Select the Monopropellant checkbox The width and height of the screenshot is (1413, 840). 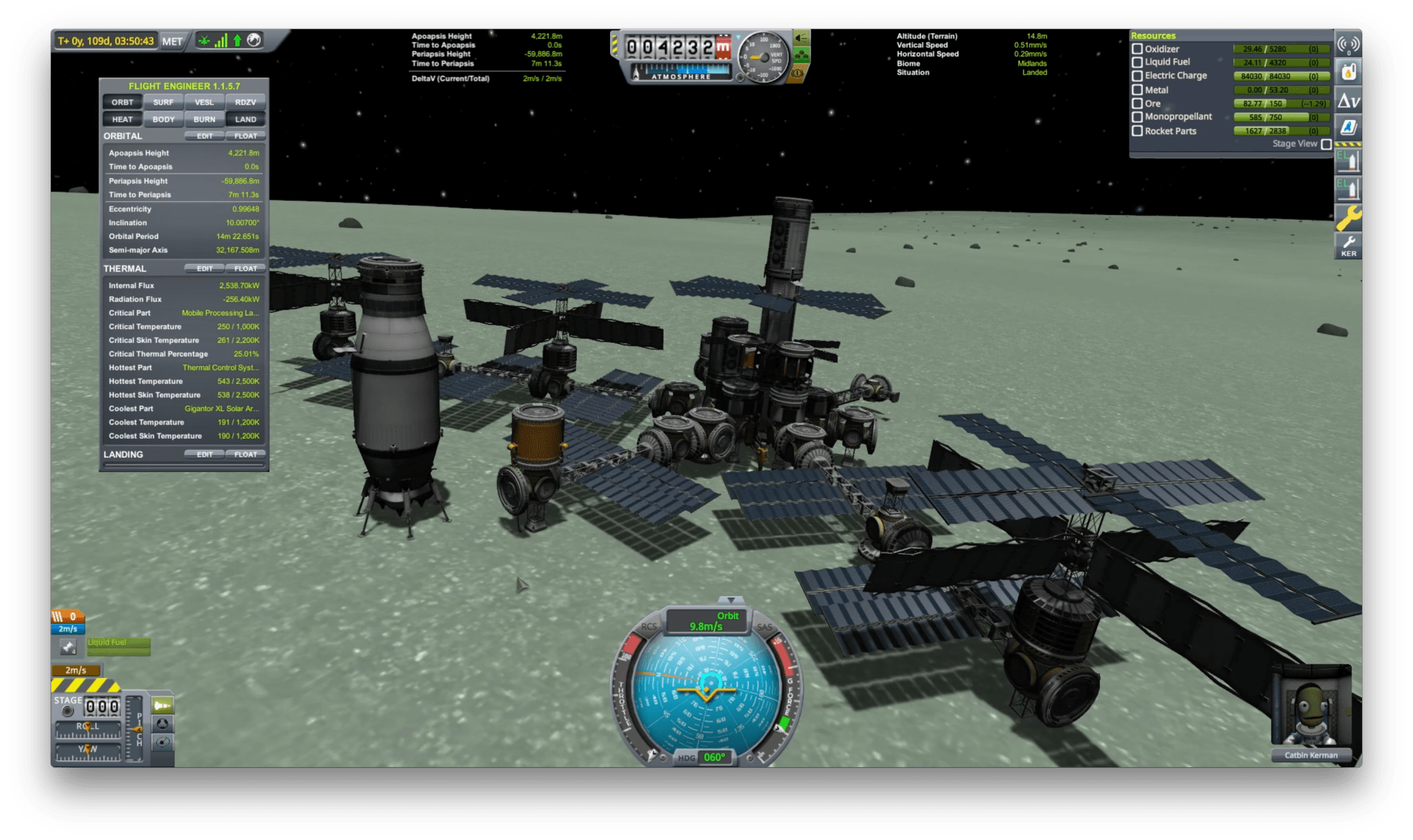(x=1137, y=117)
